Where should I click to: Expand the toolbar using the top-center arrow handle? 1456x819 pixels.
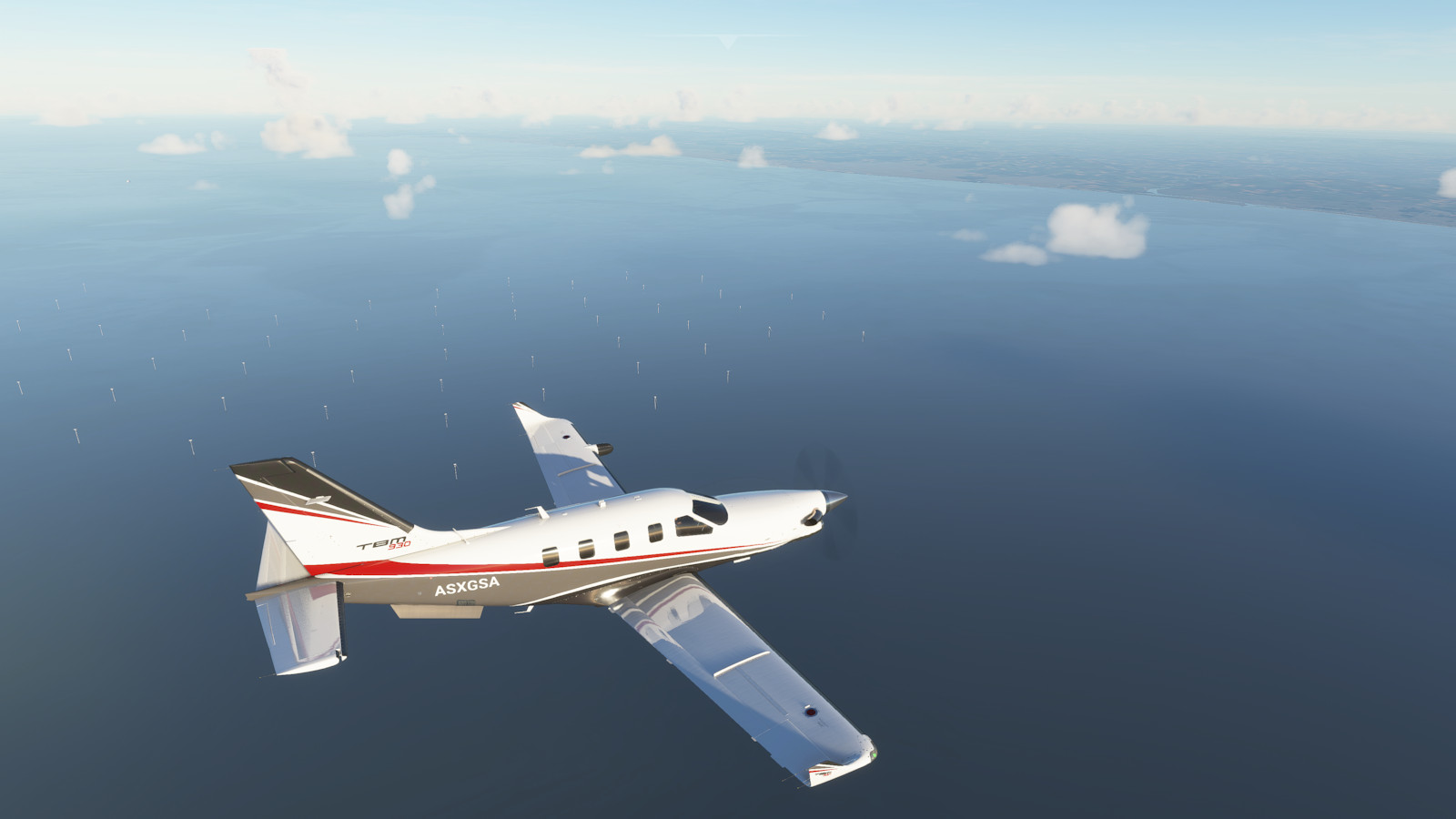[x=728, y=40]
